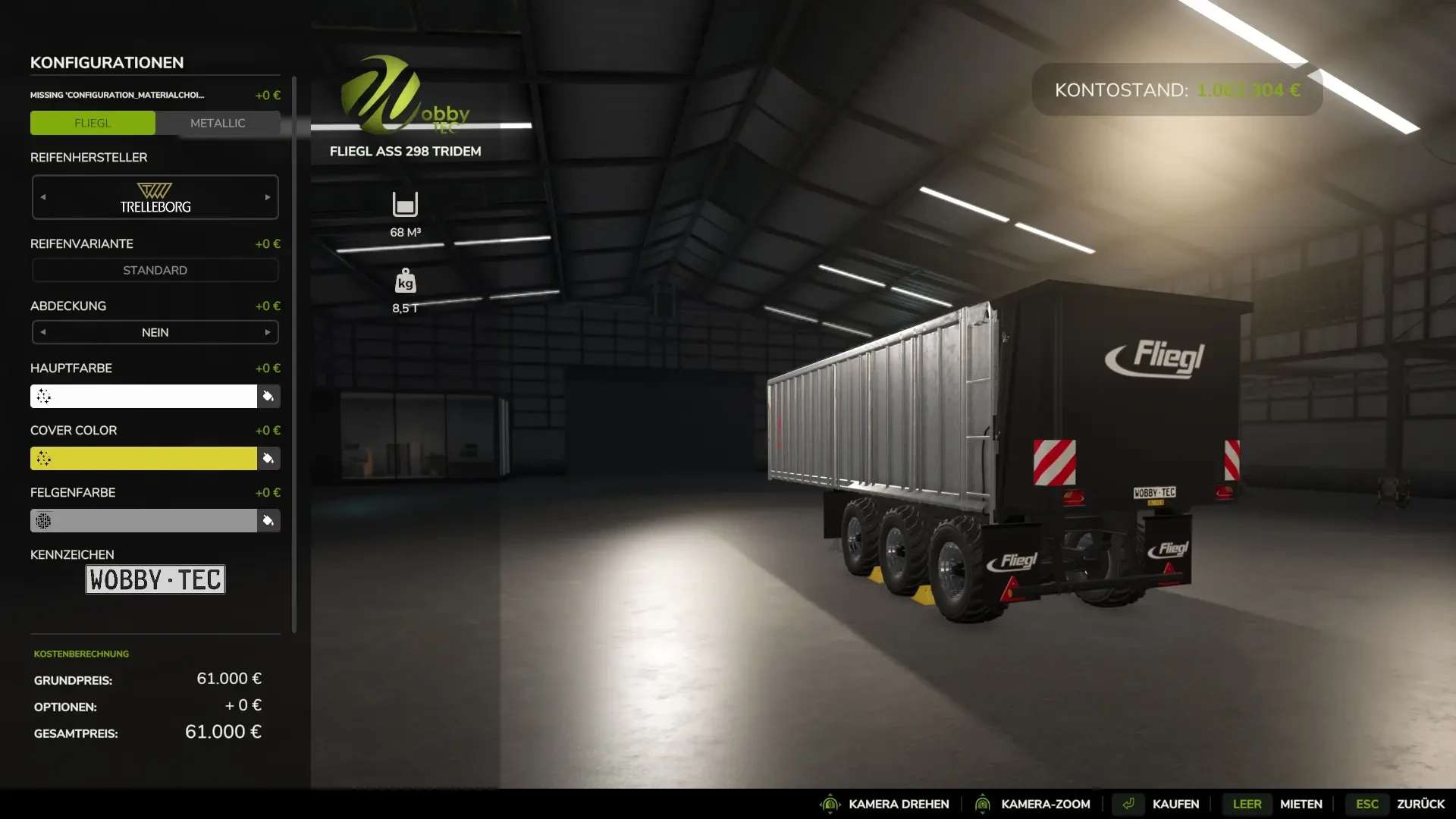Click the left arrow of Abdeckung
This screenshot has width=1456, height=819.
[x=43, y=332]
